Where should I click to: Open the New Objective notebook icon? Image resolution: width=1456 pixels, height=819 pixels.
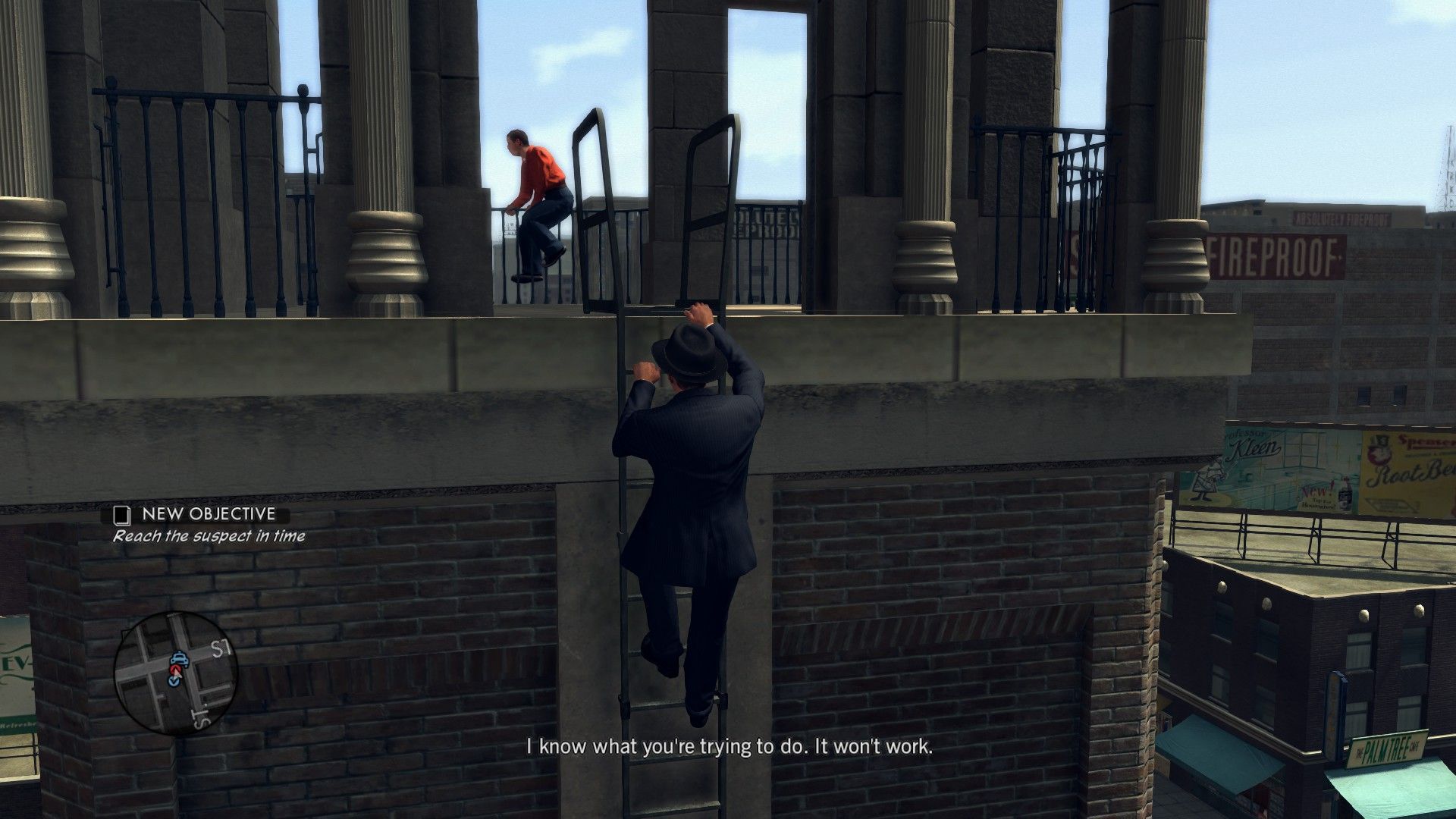[x=121, y=515]
